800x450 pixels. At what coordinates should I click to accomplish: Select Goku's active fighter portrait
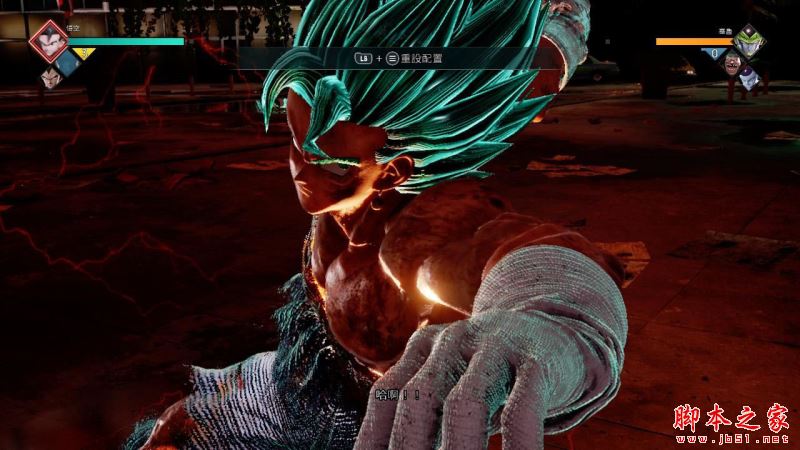click(x=46, y=41)
